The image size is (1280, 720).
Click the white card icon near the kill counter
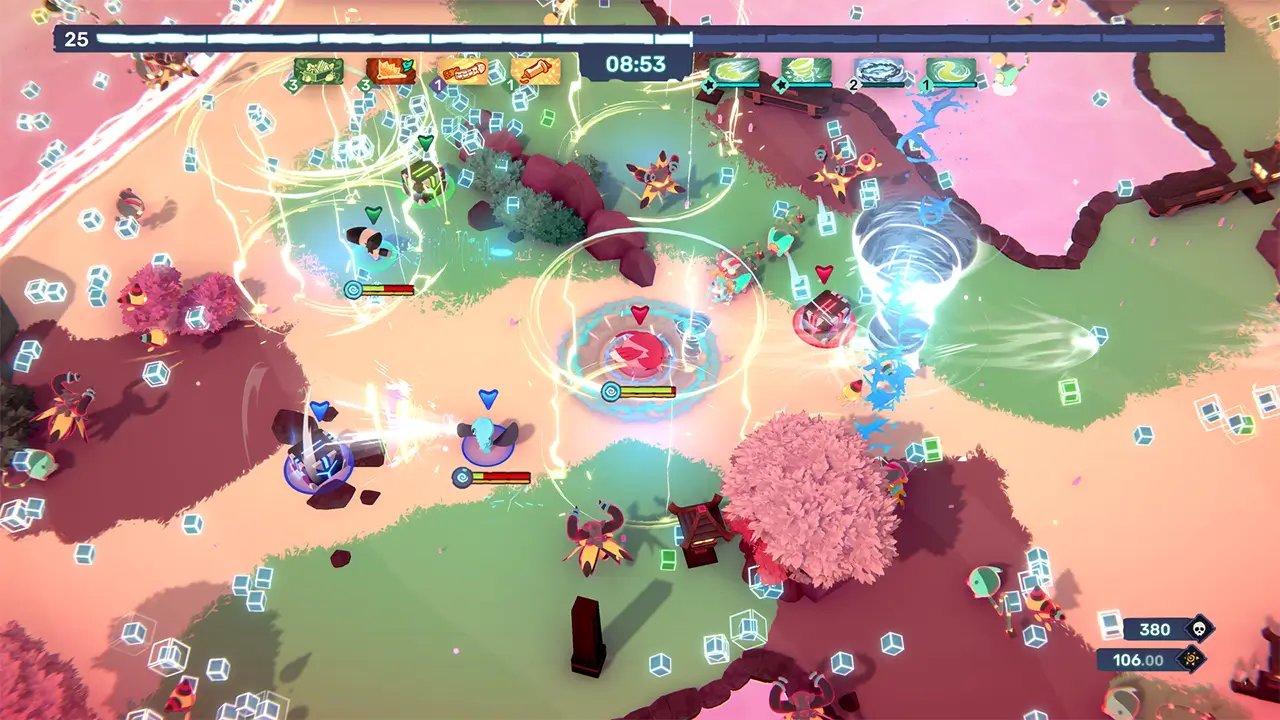1111,625
